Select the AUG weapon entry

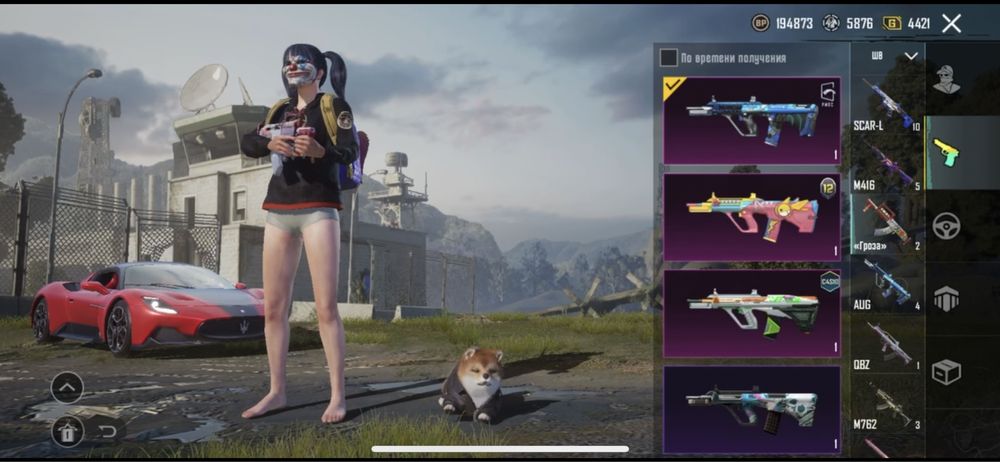[x=886, y=284]
